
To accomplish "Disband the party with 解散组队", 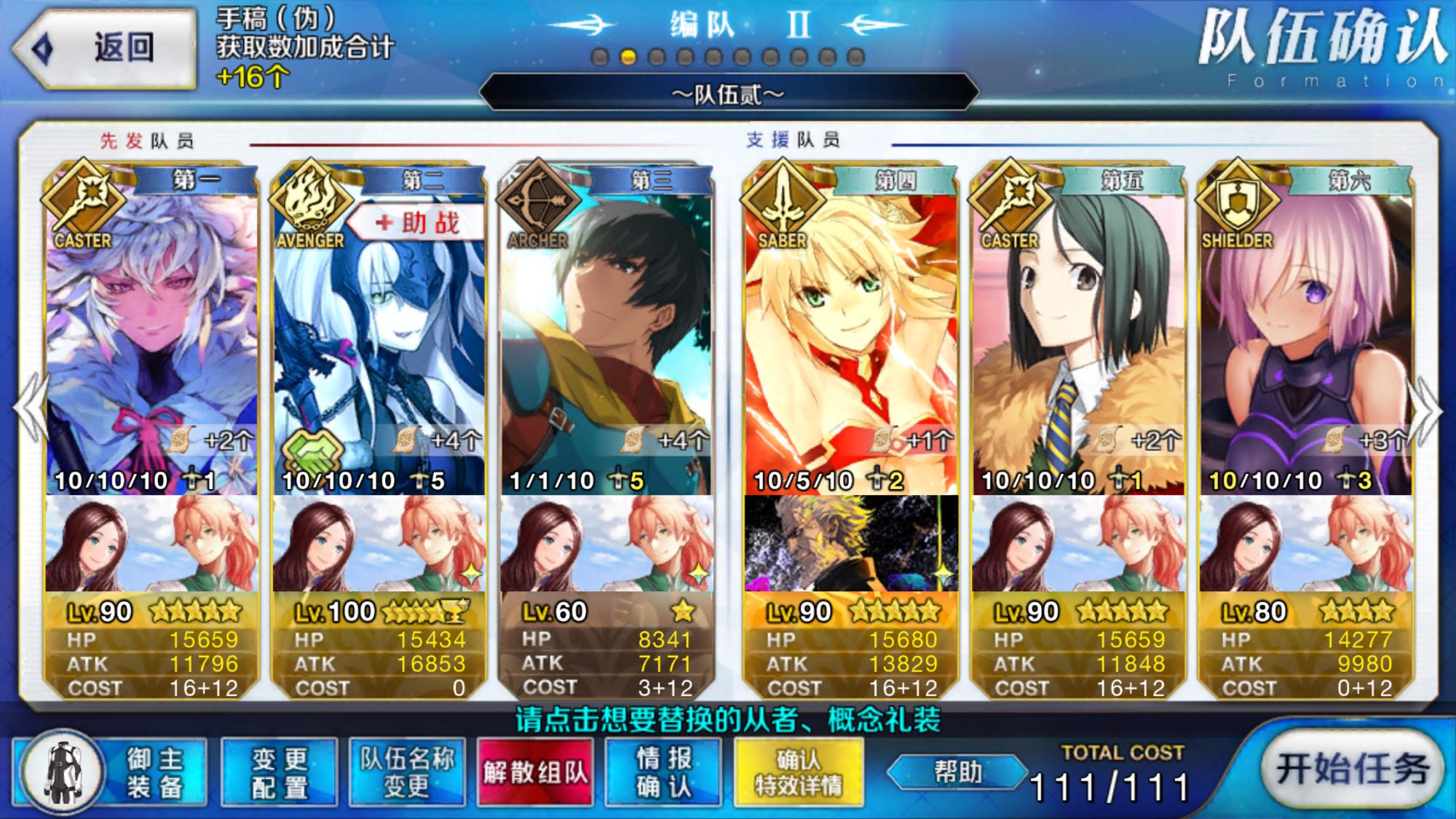I will coord(535,773).
